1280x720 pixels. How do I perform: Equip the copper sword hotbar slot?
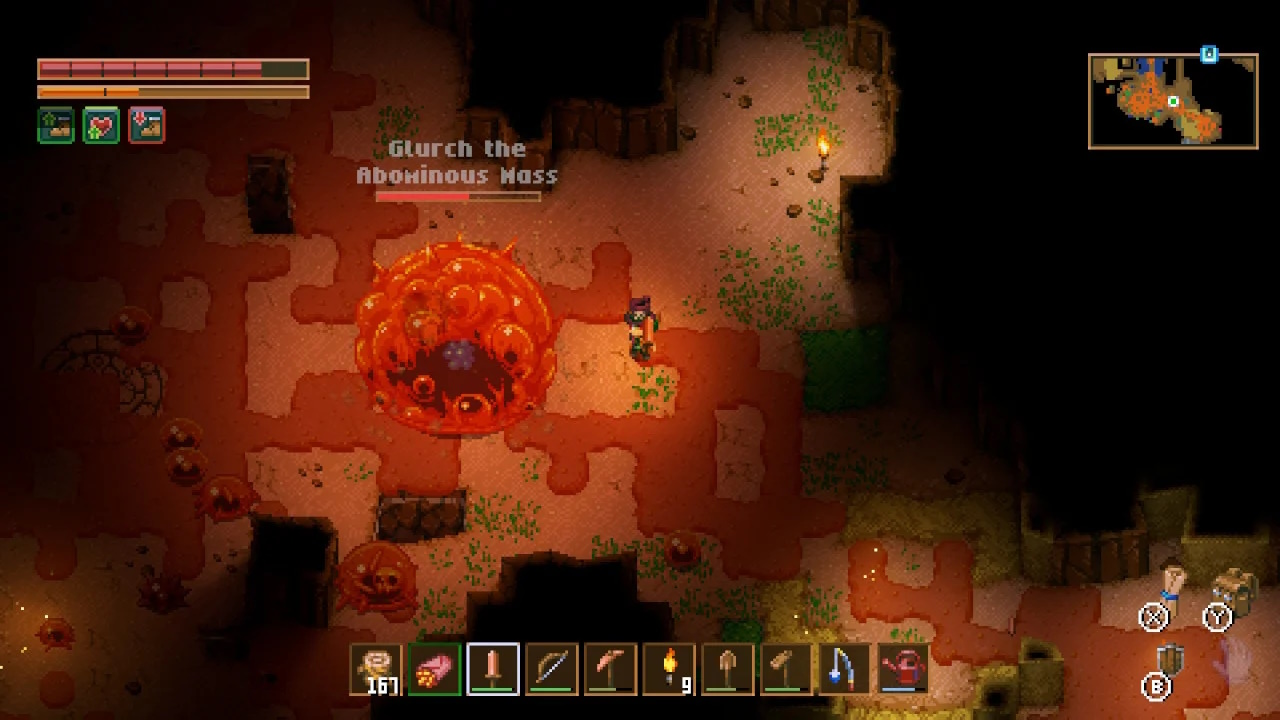493,669
